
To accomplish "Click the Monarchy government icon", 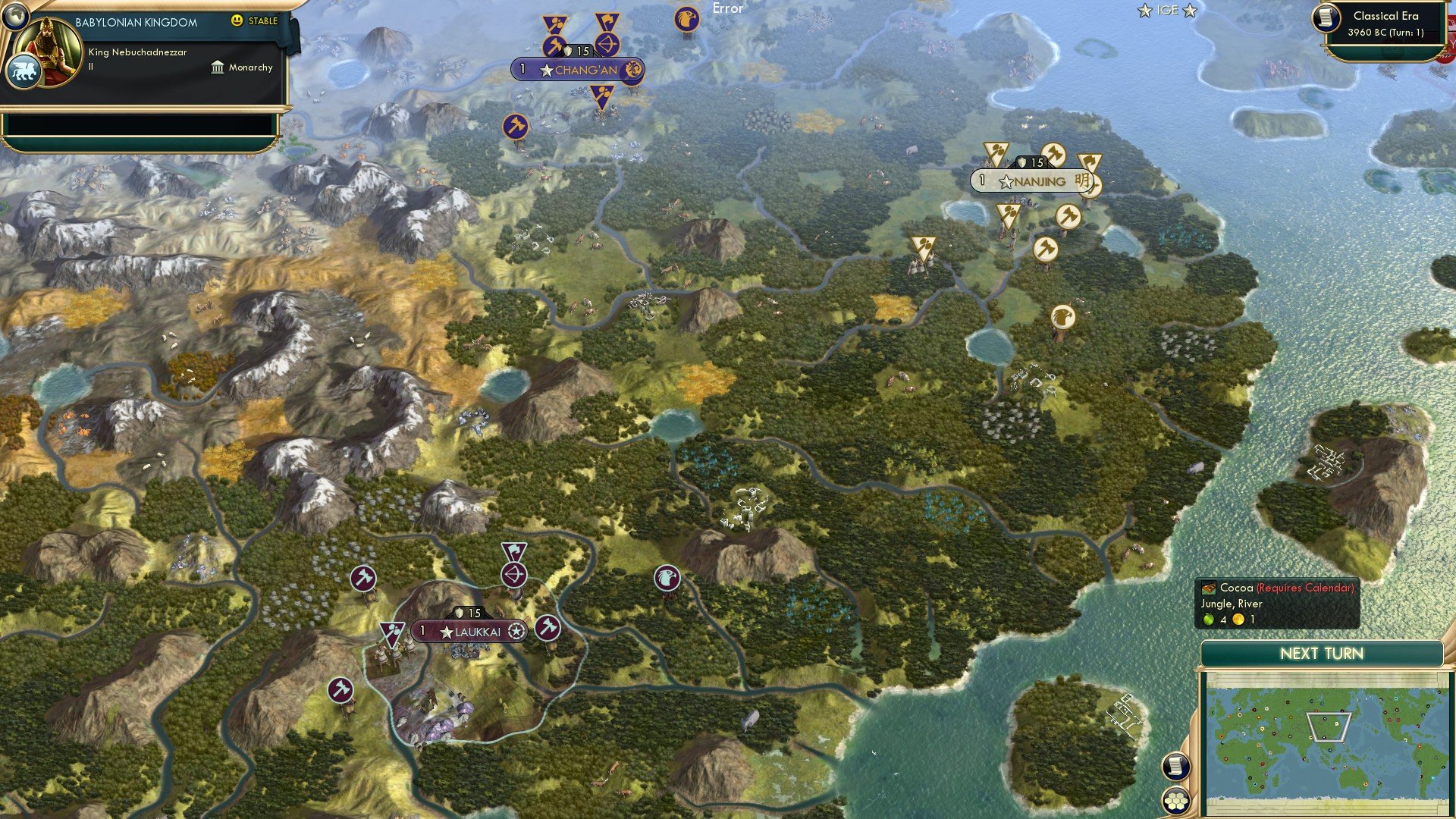I will [217, 67].
